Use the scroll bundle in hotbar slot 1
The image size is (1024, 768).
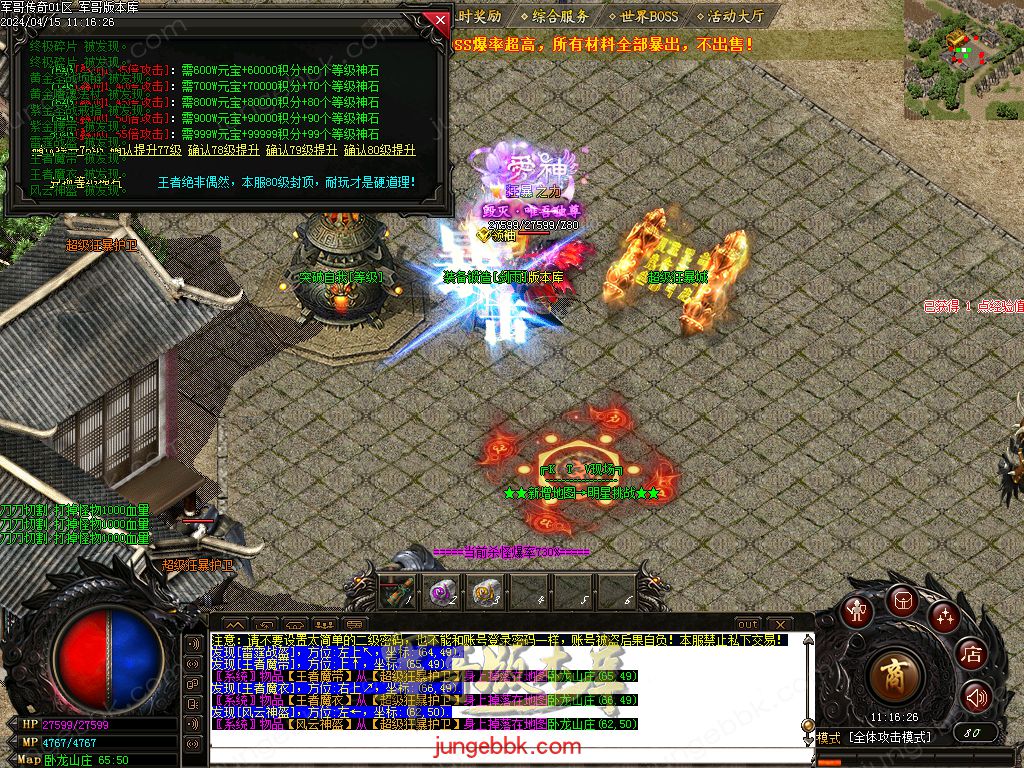pyautogui.click(x=397, y=592)
